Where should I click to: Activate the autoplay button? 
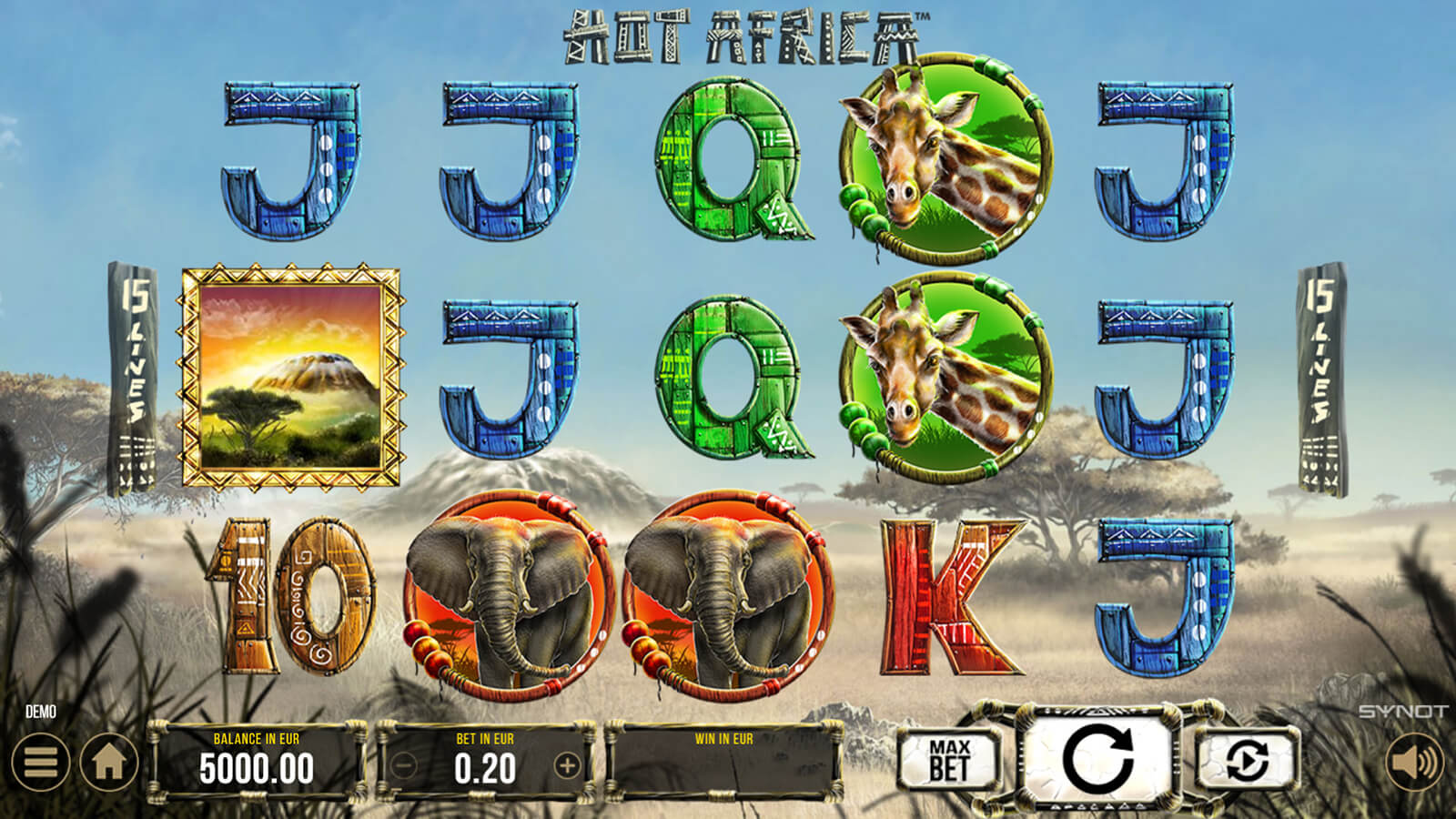point(1247,760)
